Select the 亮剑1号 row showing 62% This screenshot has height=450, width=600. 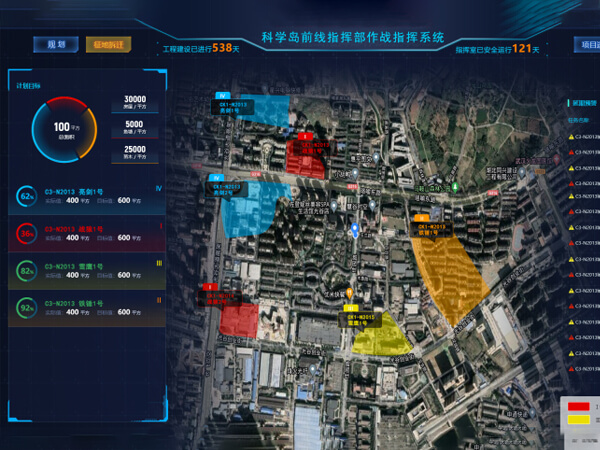click(88, 194)
